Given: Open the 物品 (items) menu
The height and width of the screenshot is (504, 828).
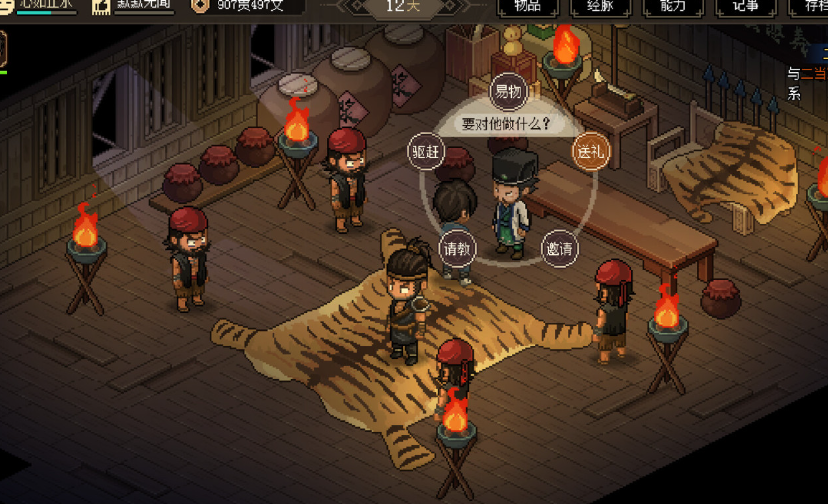Looking at the screenshot, I should (x=527, y=6).
